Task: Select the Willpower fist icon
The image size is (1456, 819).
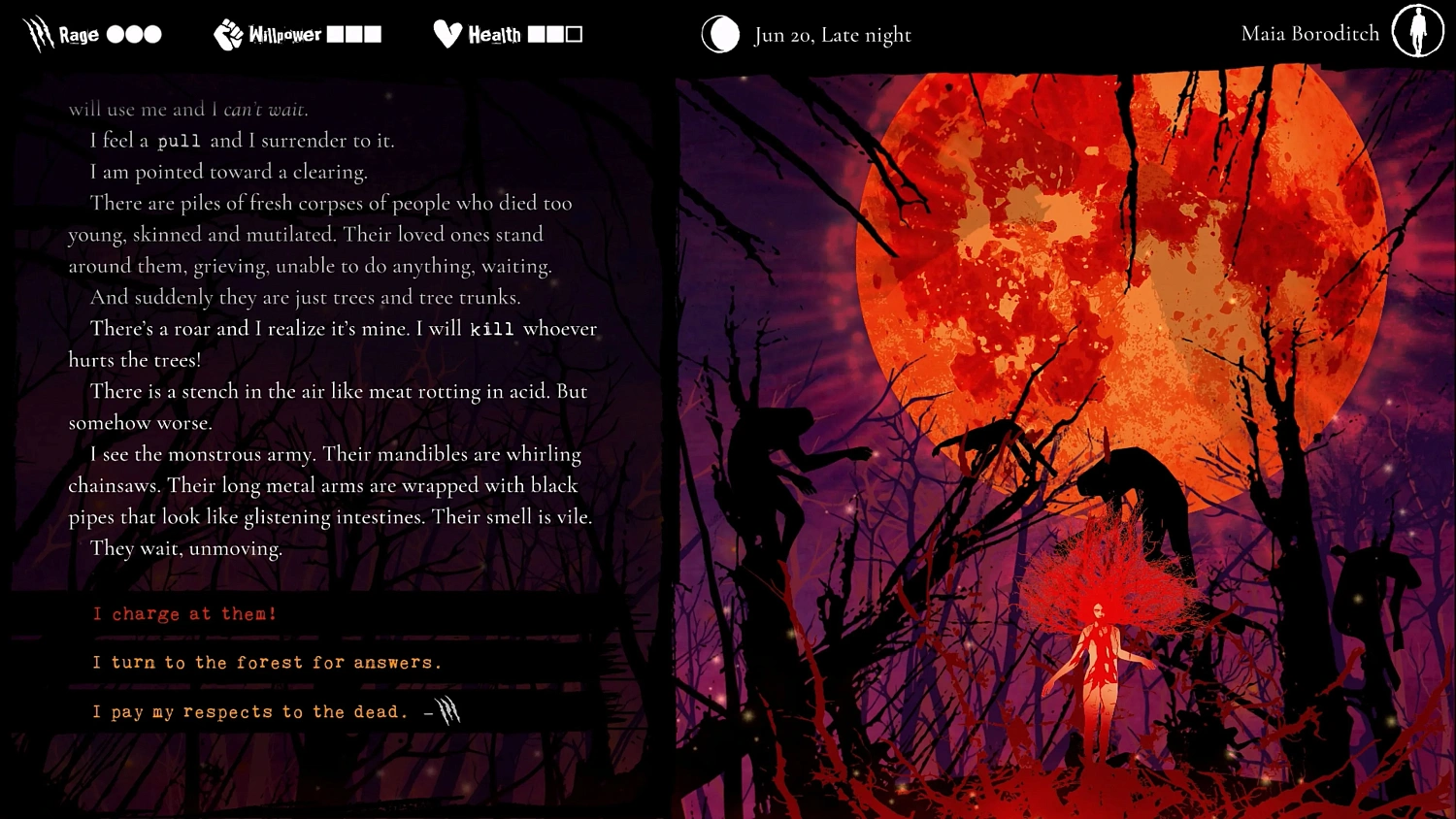Action: [226, 33]
